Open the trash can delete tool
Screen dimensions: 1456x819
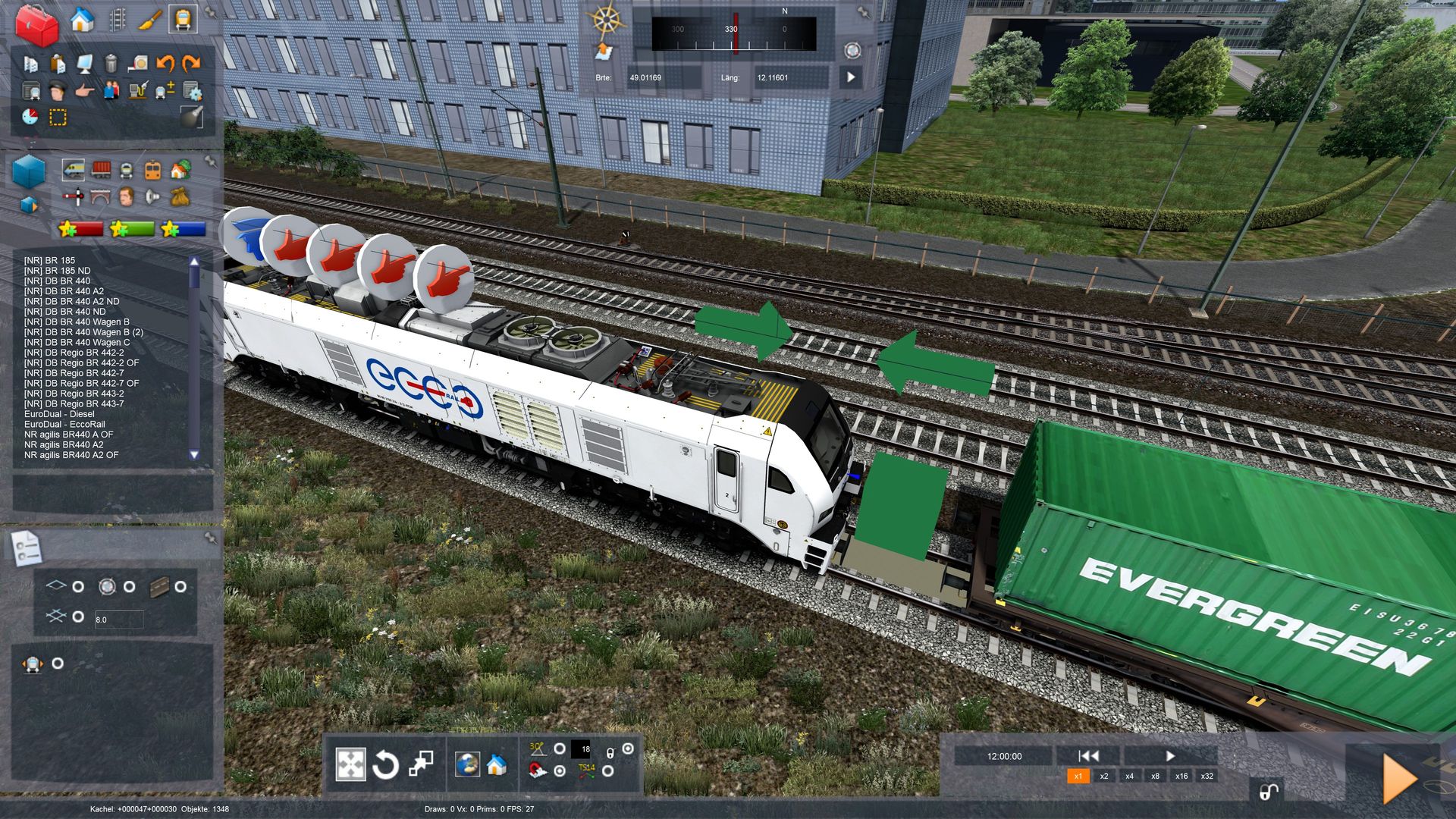(x=111, y=63)
